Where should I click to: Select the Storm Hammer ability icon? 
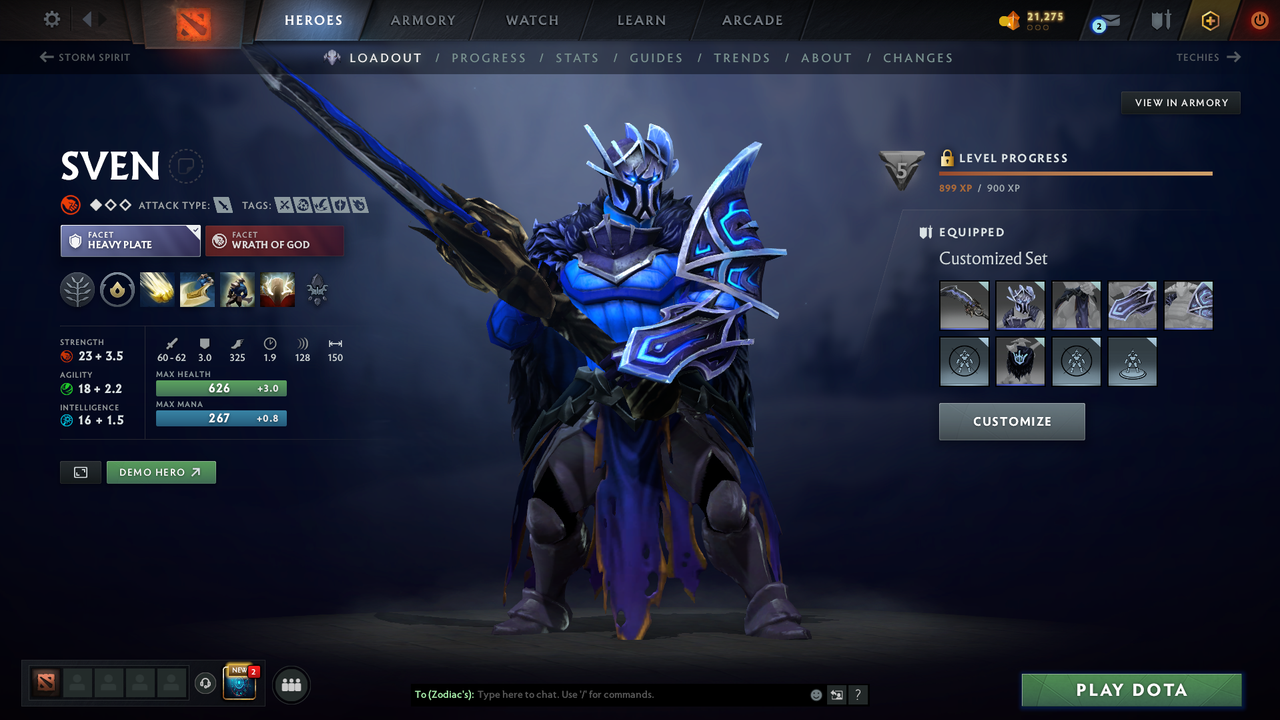pyautogui.click(x=156, y=290)
